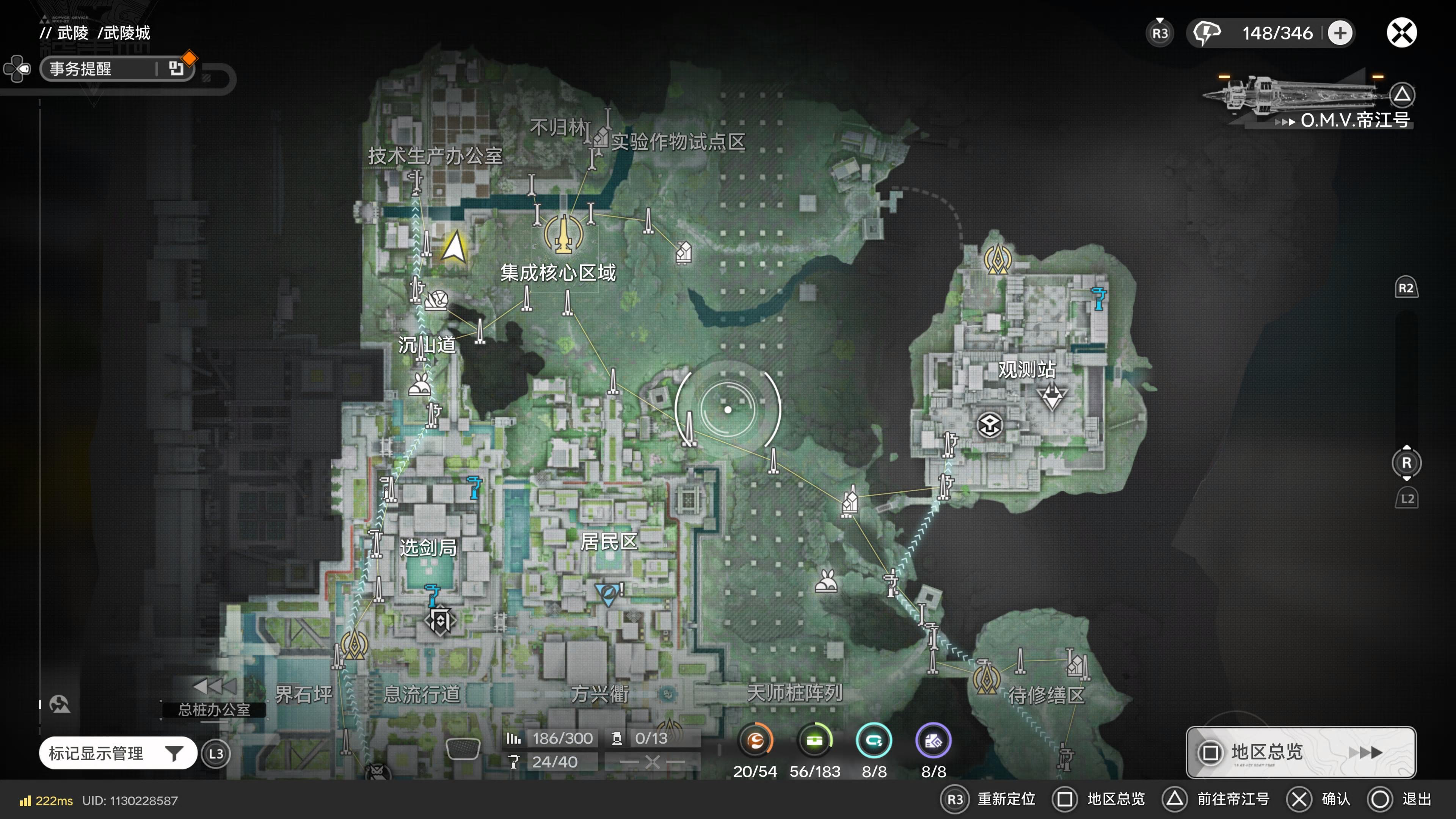
Task: Select the rabbit marker near 沉山道
Action: [x=420, y=386]
